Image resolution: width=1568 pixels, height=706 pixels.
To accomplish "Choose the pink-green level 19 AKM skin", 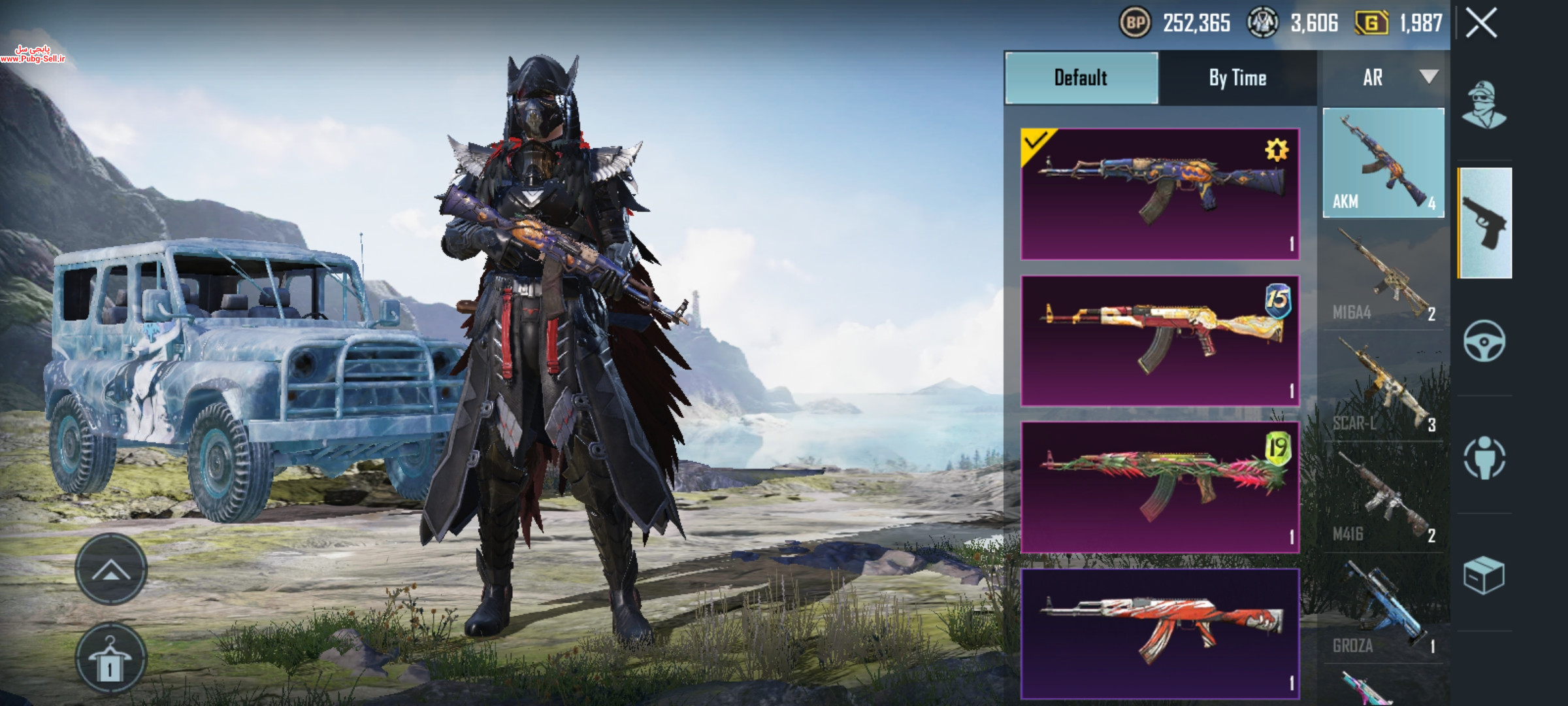I will pos(1160,487).
